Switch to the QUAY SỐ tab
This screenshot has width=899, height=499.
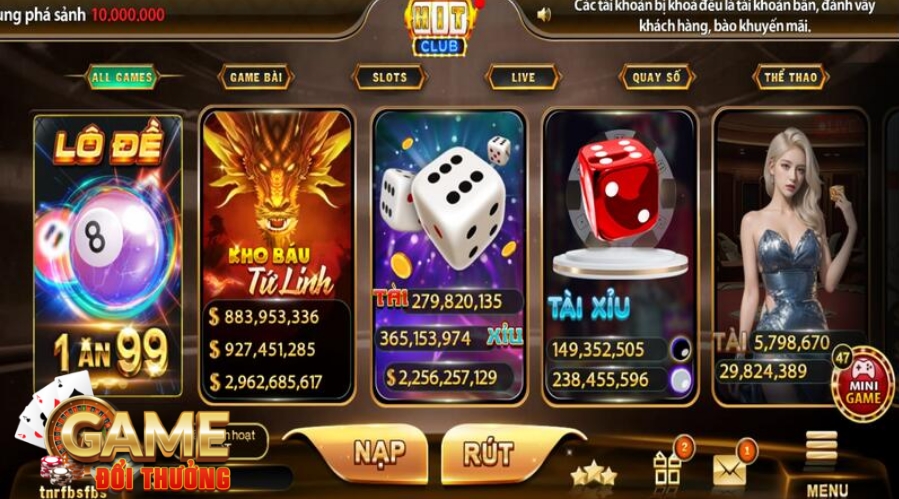coord(657,77)
